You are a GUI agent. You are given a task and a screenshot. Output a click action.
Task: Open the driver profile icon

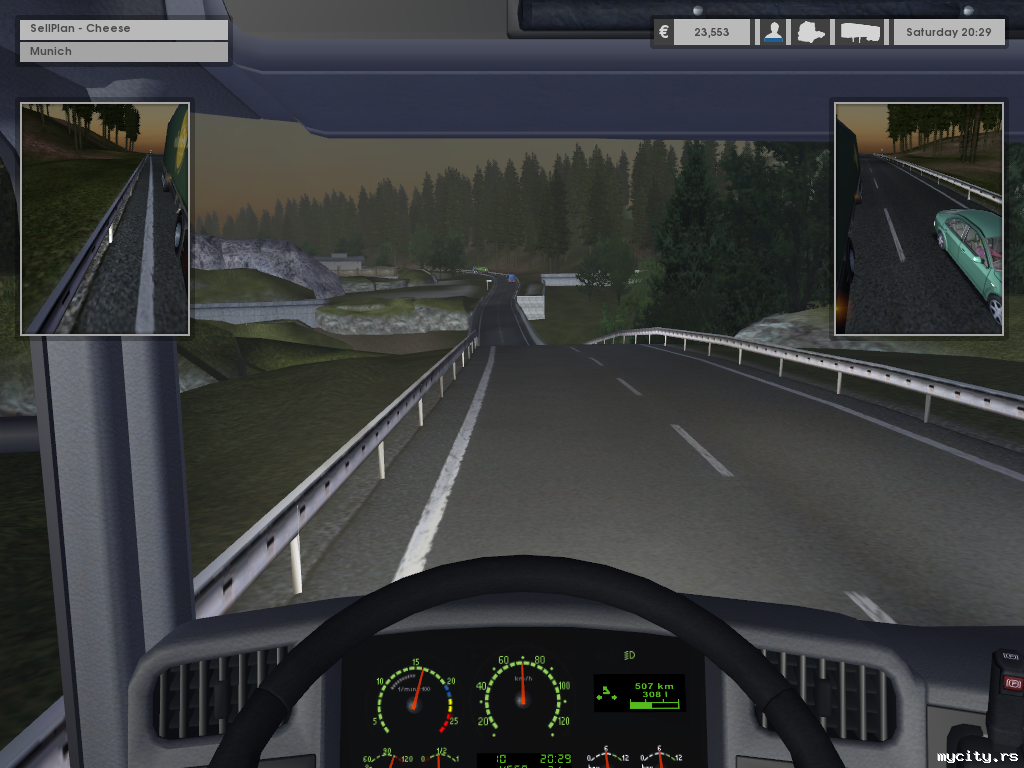pyautogui.click(x=773, y=32)
